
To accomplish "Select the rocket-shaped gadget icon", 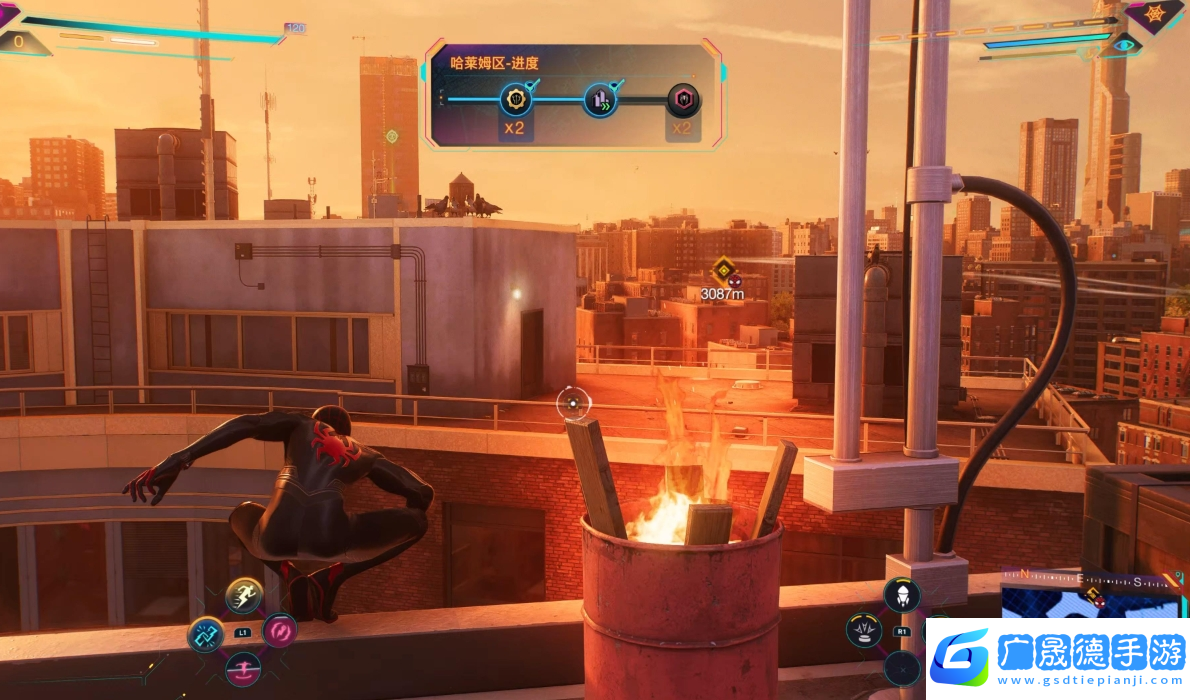I will click(x=901, y=595).
